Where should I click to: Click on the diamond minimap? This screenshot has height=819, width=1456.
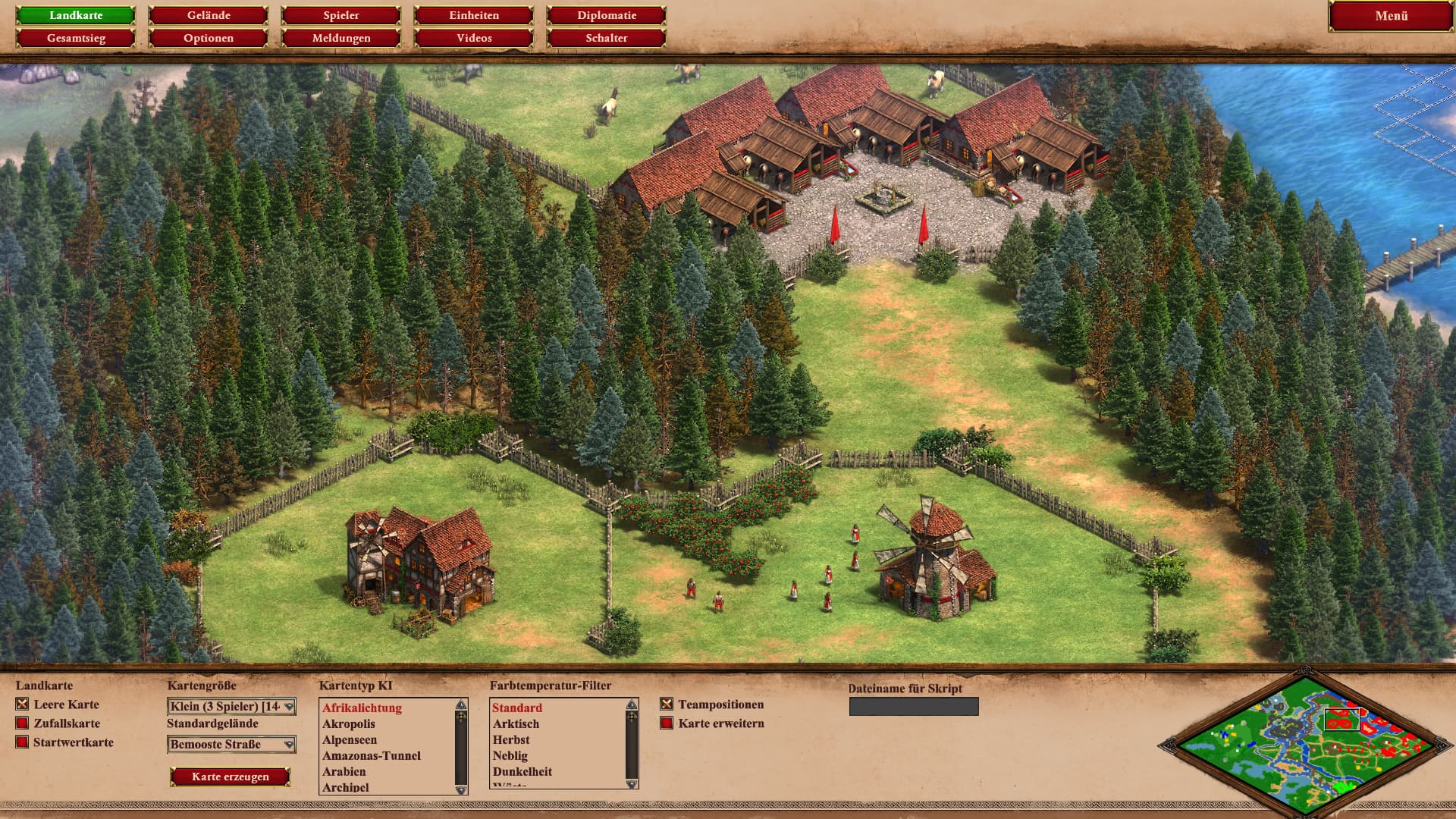(x=1304, y=743)
